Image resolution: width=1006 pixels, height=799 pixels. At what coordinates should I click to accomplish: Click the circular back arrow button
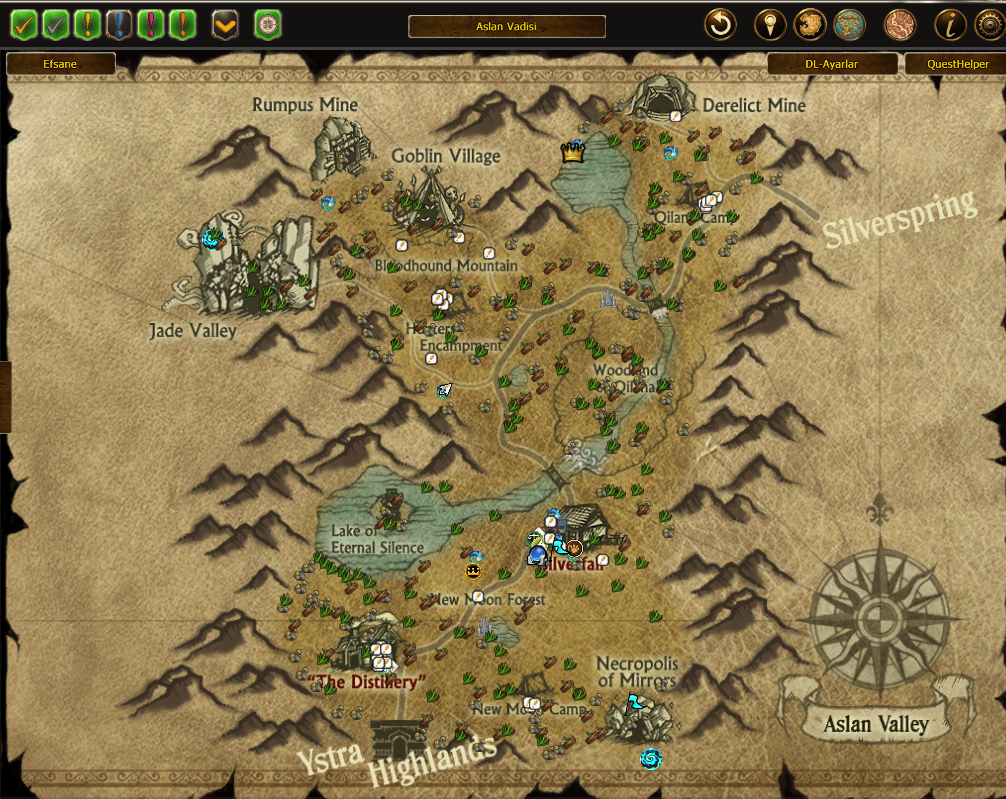[720, 24]
